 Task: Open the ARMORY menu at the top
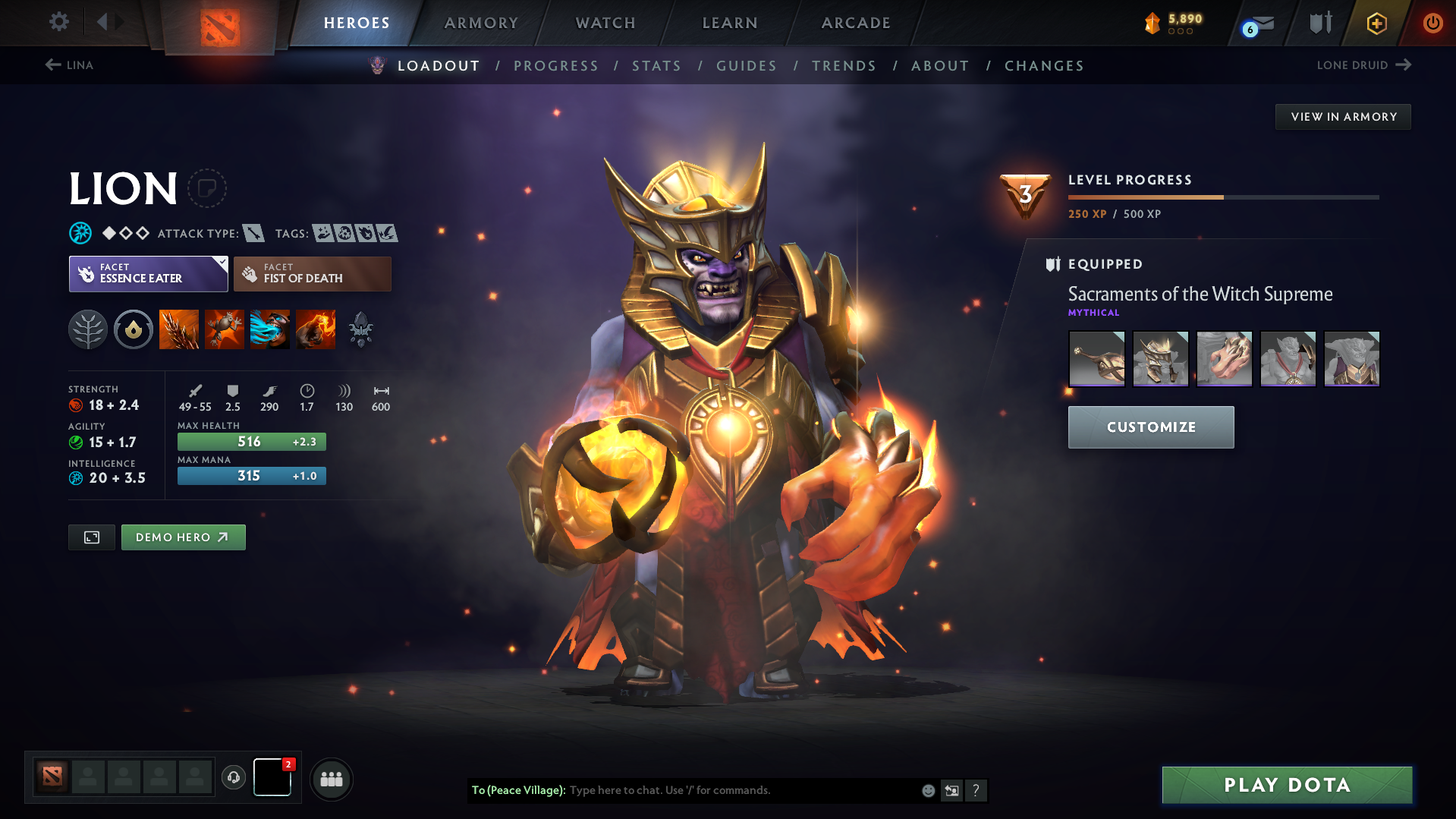click(481, 23)
